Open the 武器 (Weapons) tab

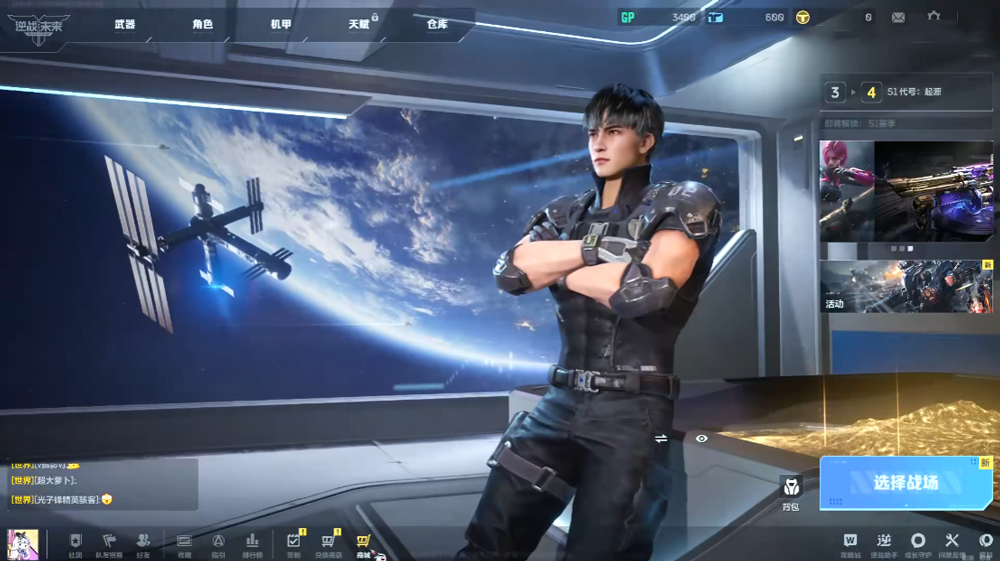(124, 24)
